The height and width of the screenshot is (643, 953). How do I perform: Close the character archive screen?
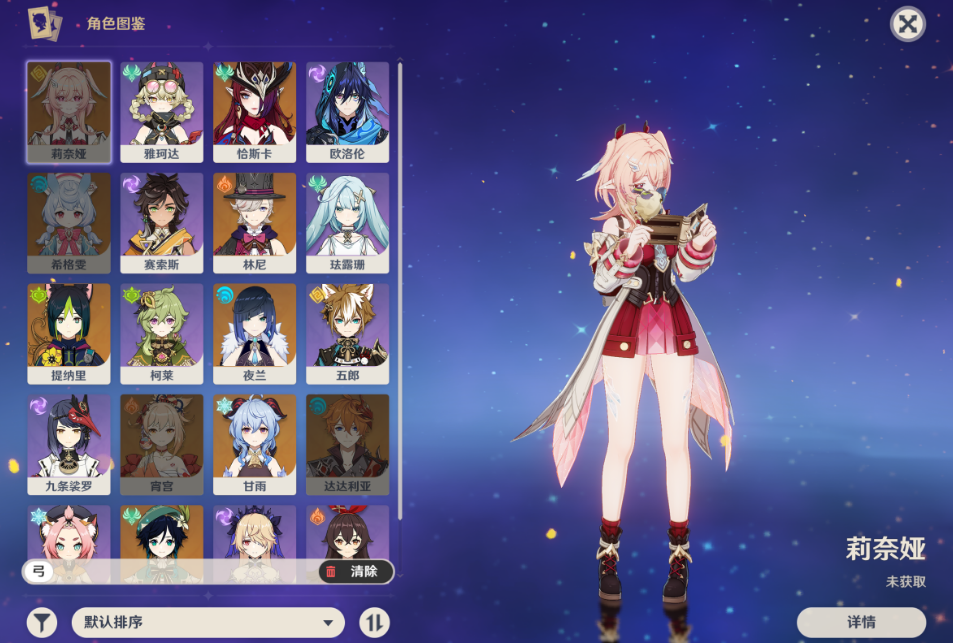point(907,24)
